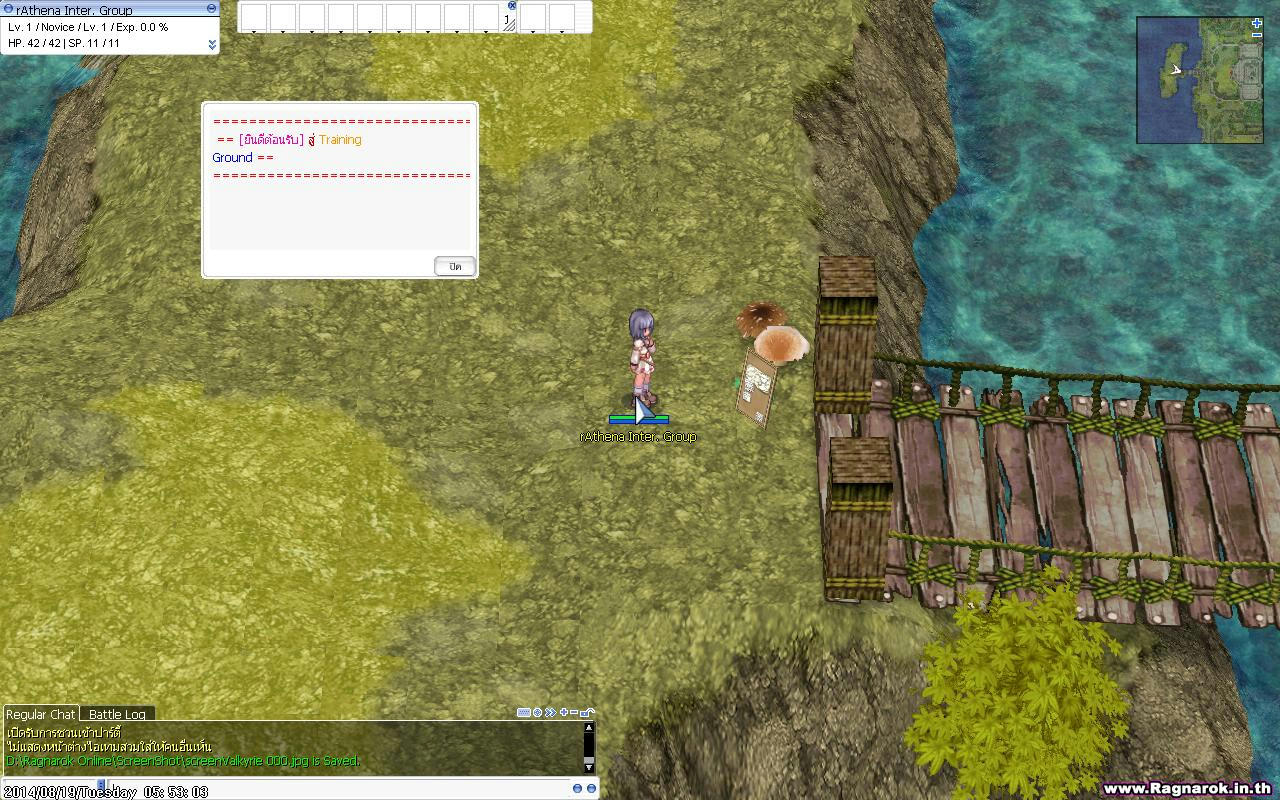Zoom in the minimap with plus button
This screenshot has width=1280, height=800.
(1257, 23)
